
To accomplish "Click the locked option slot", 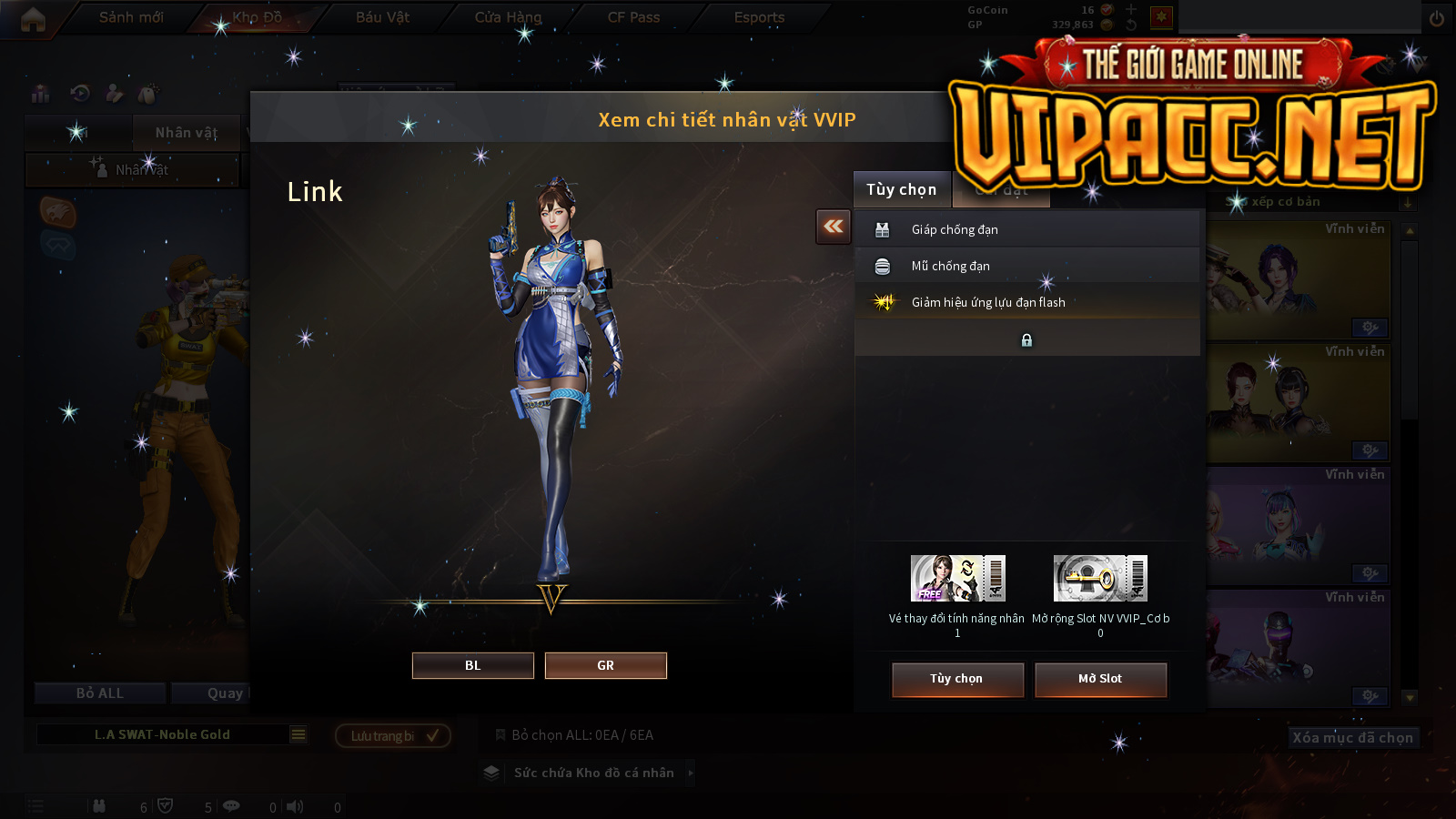I will pos(1026,339).
